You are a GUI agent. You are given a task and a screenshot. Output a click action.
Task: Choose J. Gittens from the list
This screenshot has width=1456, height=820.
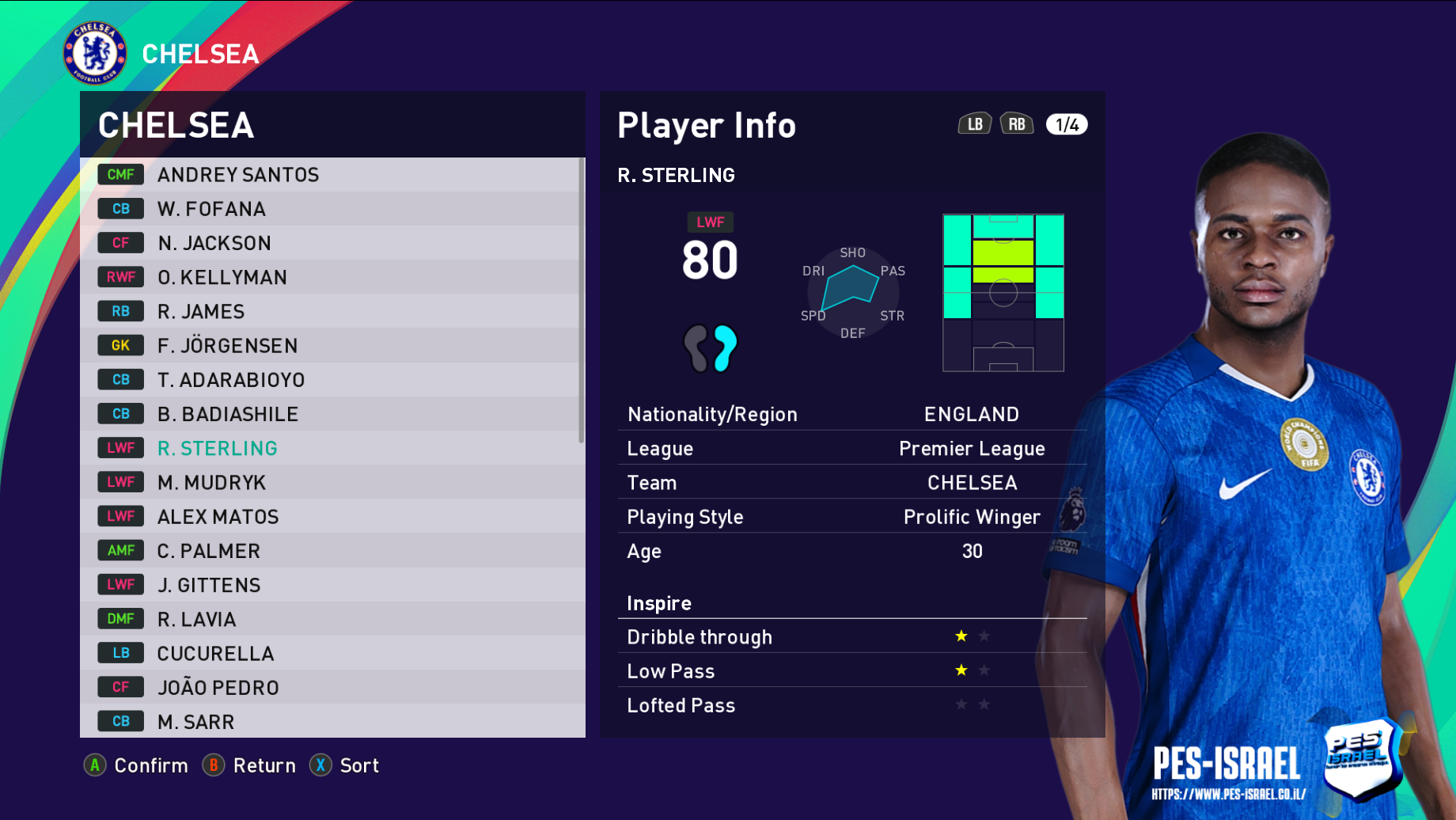click(209, 585)
